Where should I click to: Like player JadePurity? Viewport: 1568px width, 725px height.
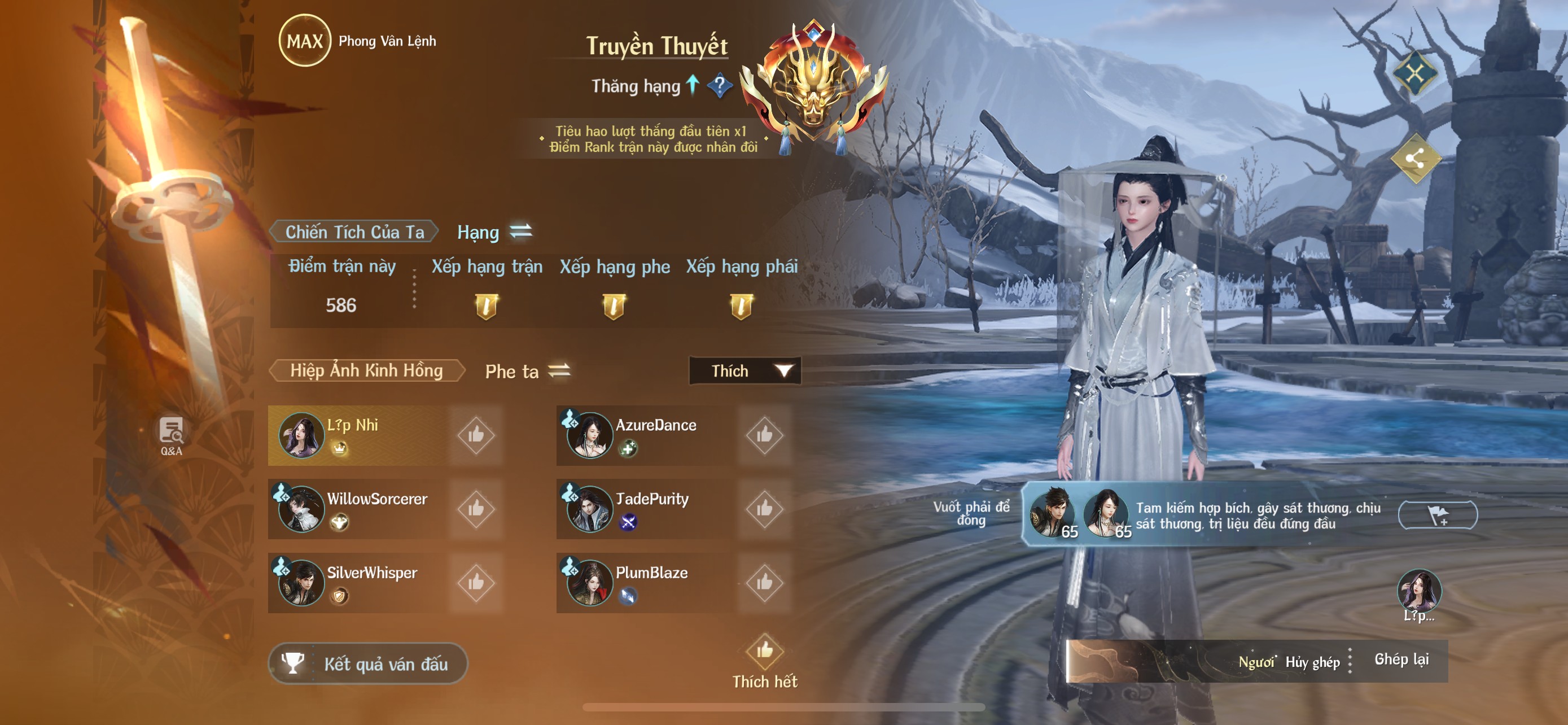[x=764, y=509]
